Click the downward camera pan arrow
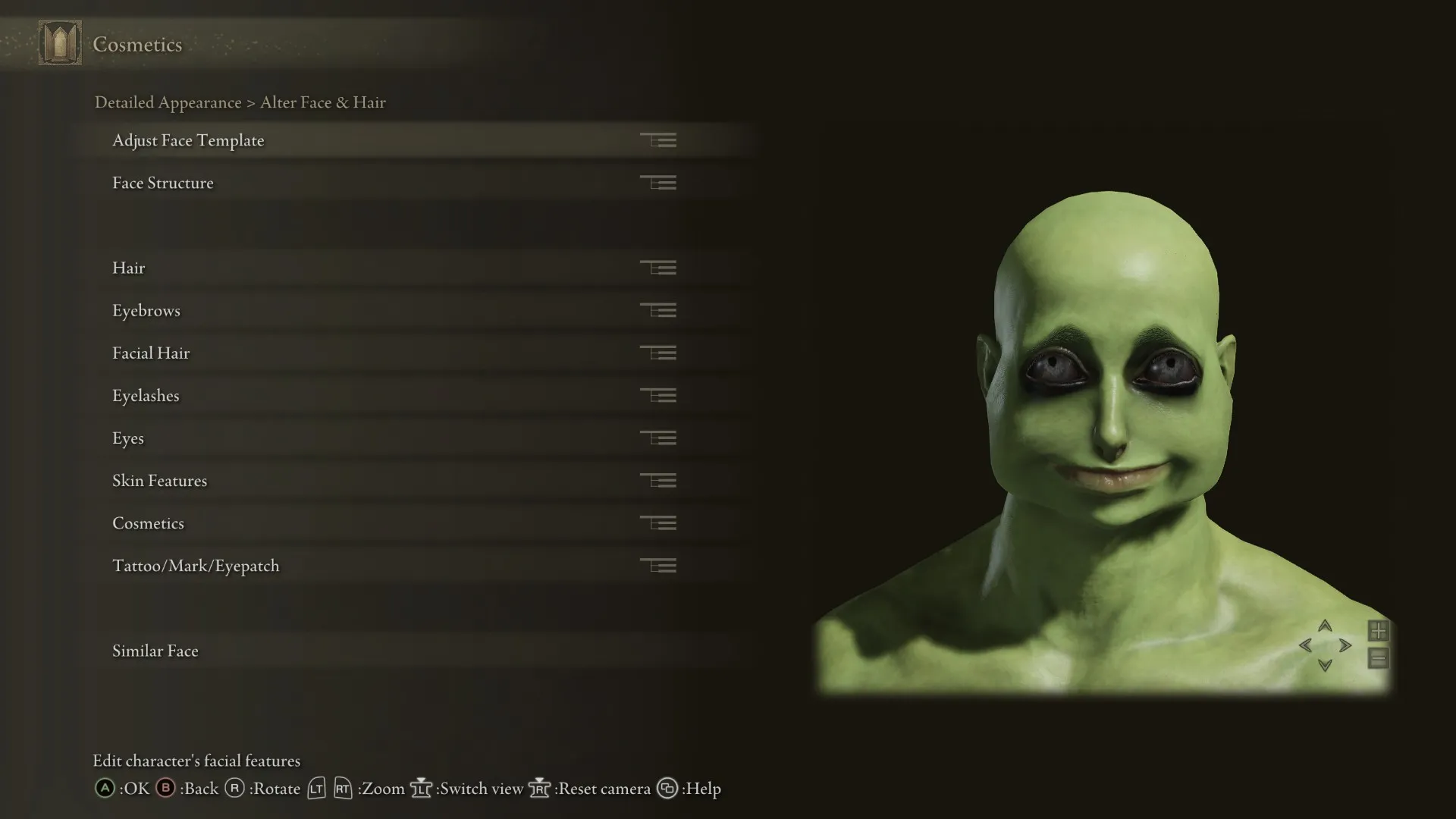 pos(1325,666)
